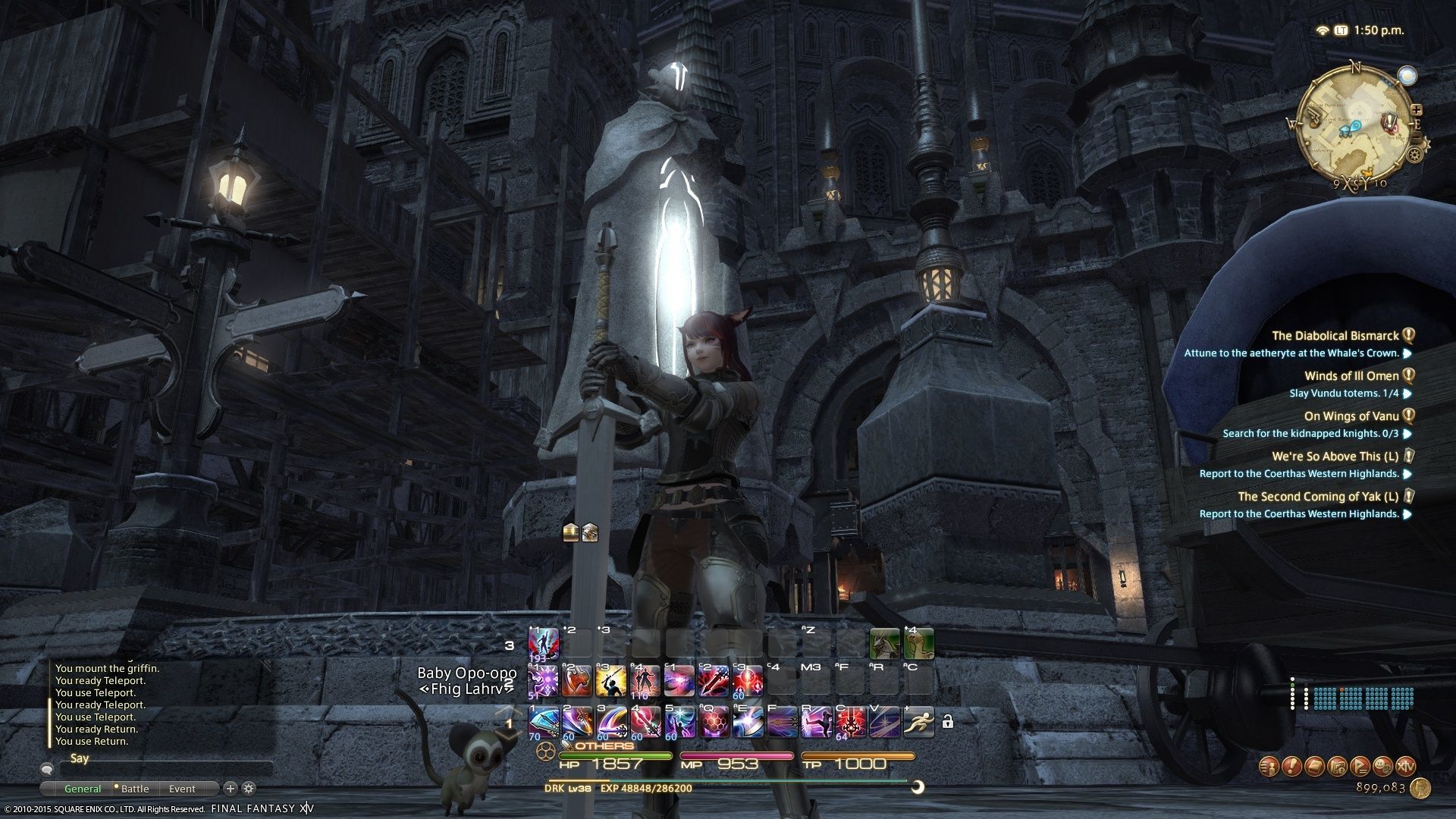Screen dimensions: 1456x819
Task: Select the Winds of Ill Omen quest
Action: coord(1351,376)
